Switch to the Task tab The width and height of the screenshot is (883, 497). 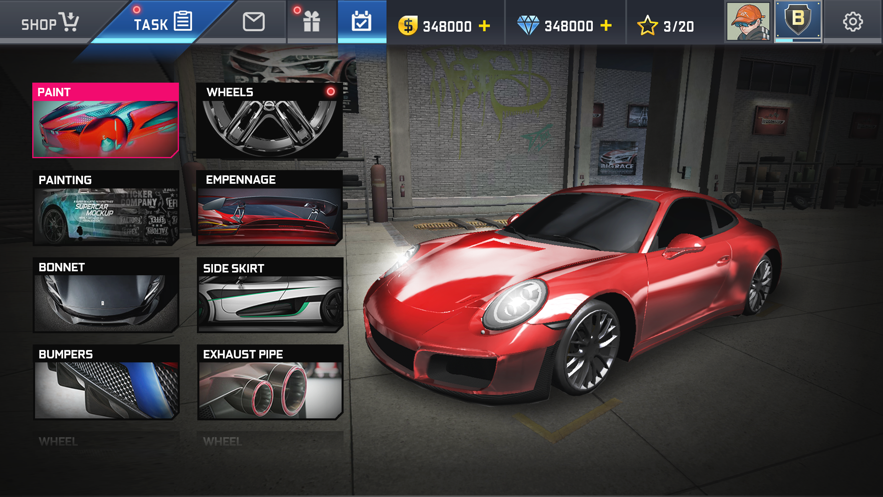(x=163, y=22)
